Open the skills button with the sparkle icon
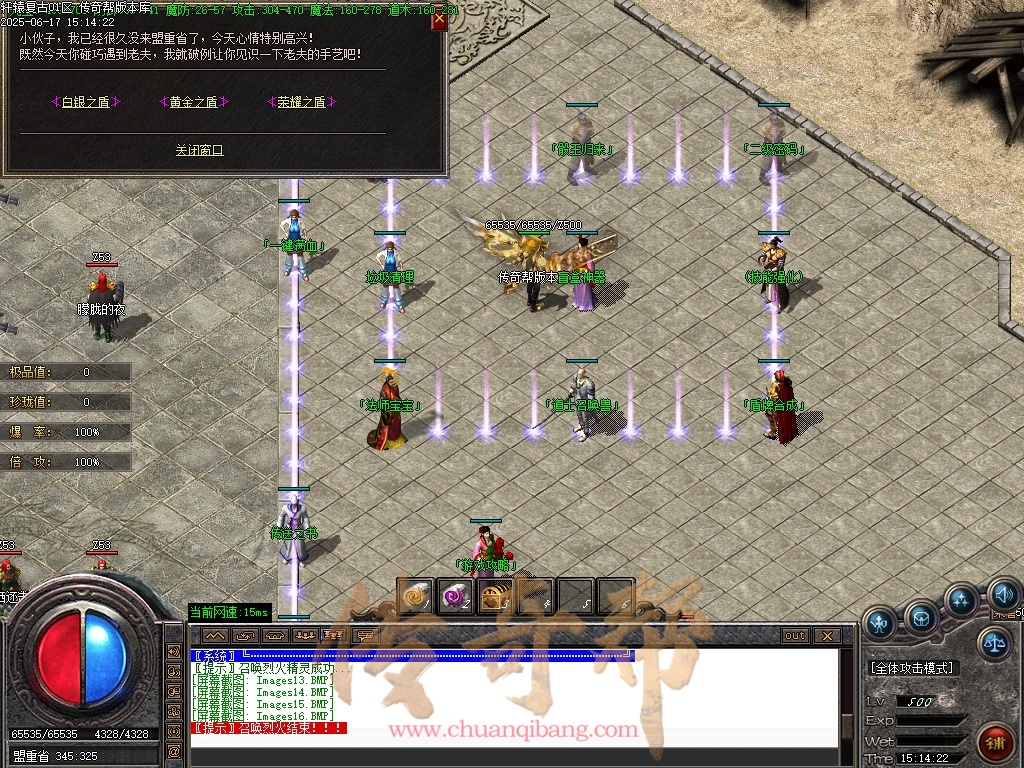 [x=960, y=601]
